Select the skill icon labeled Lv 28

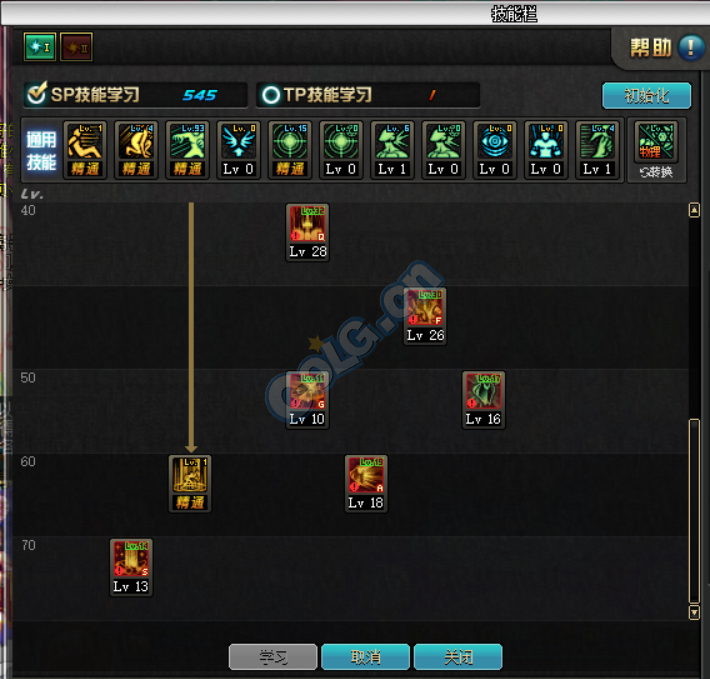coord(308,225)
